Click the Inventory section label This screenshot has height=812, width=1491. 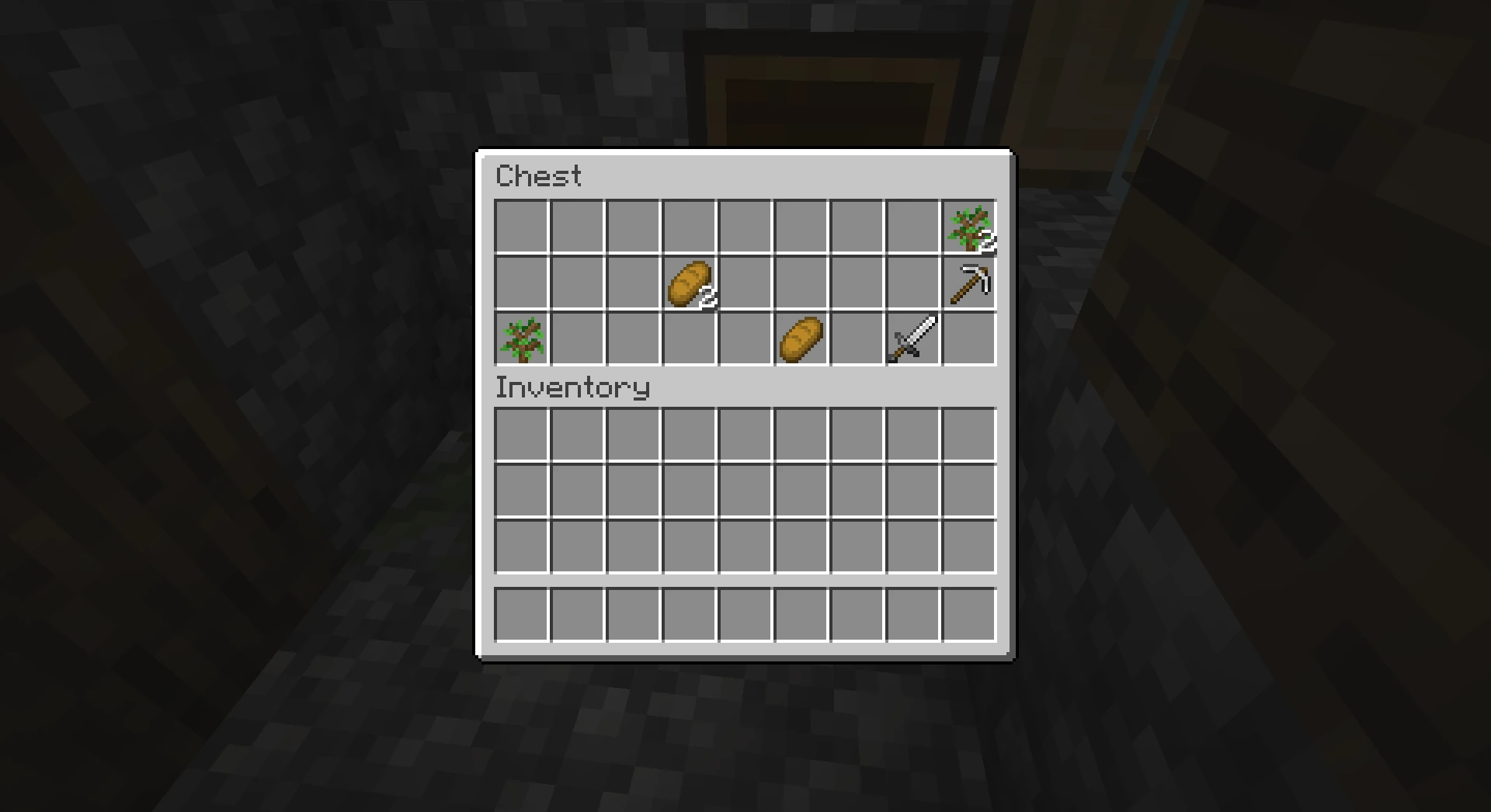[573, 387]
